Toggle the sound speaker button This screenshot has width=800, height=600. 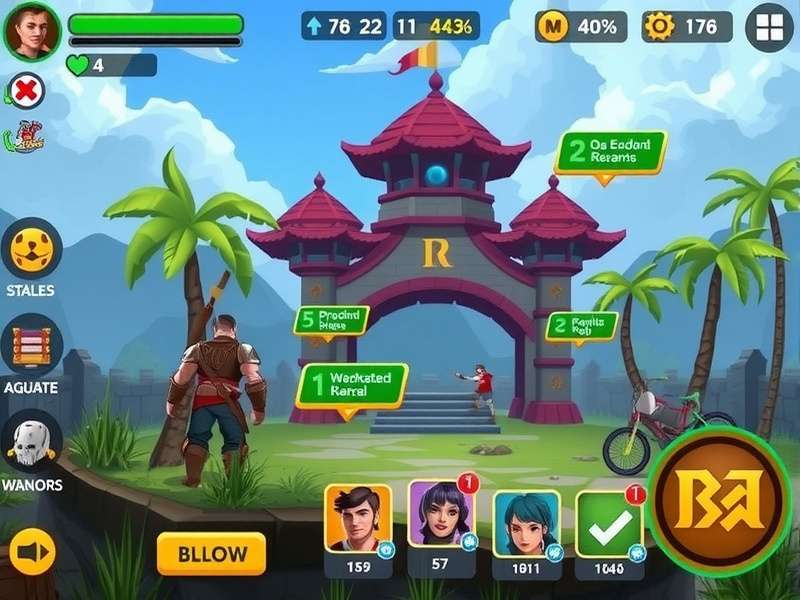pyautogui.click(x=32, y=552)
